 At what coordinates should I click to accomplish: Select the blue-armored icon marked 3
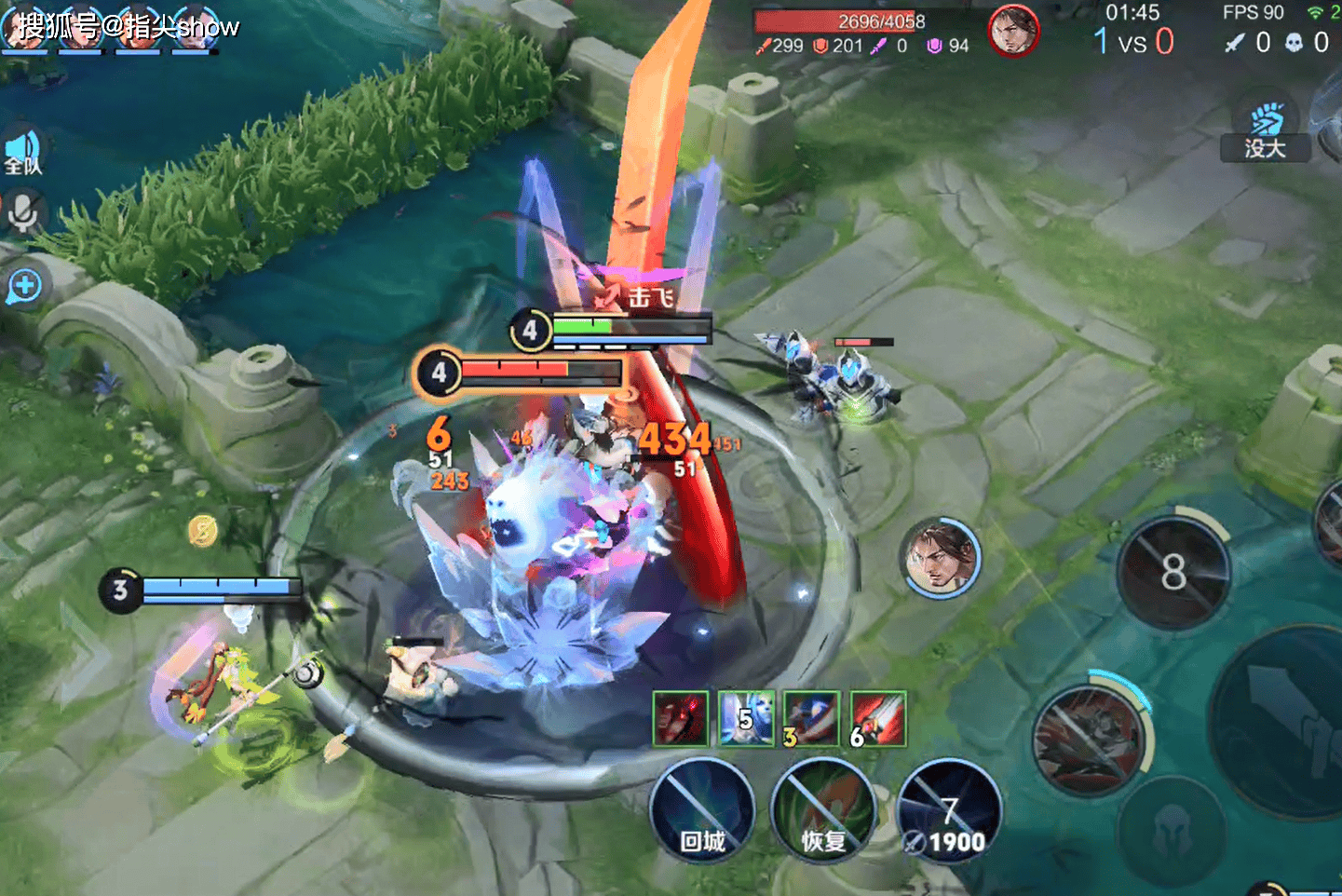click(811, 718)
